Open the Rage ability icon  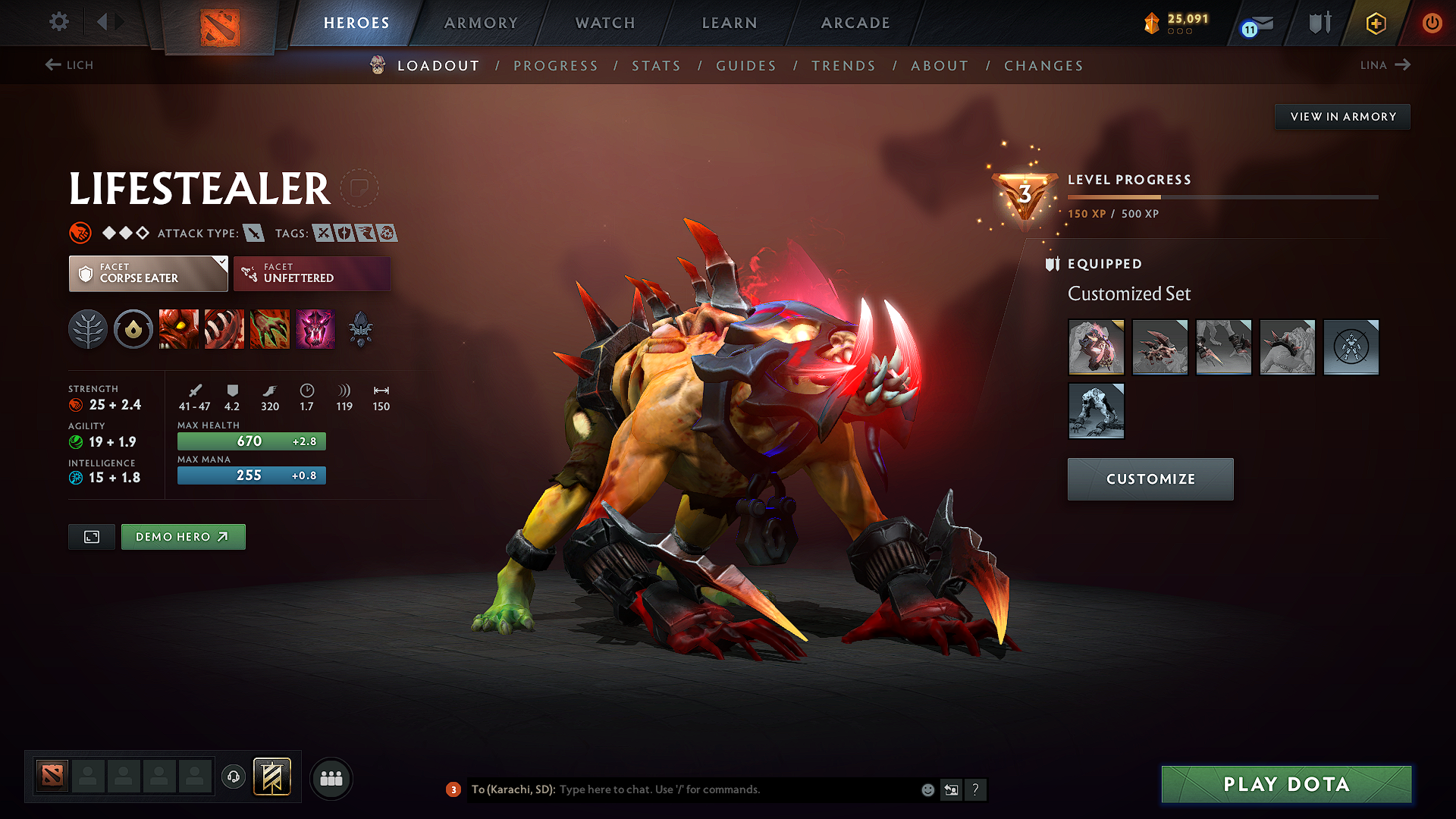179,329
